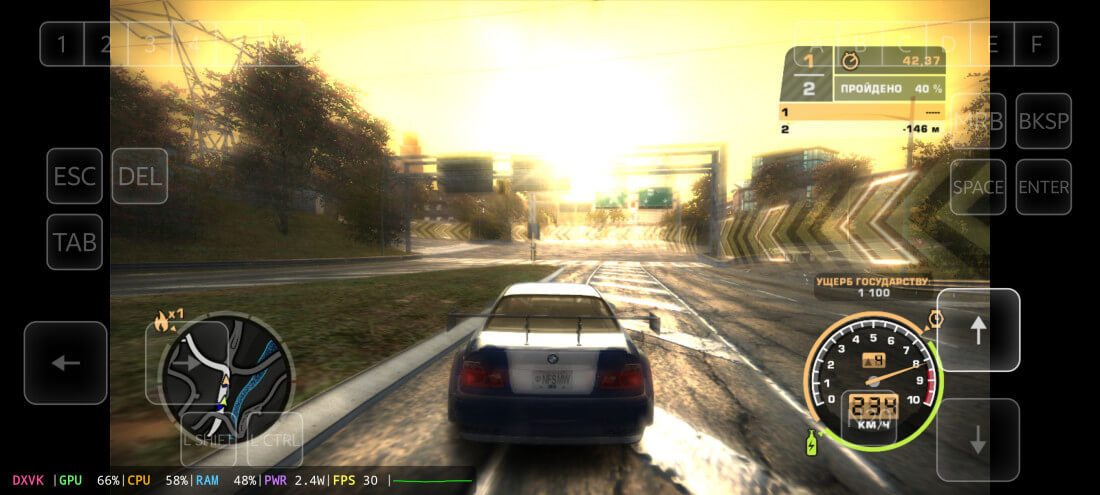
Task: Tap the L SHIFT overlay key
Action: pos(208,438)
